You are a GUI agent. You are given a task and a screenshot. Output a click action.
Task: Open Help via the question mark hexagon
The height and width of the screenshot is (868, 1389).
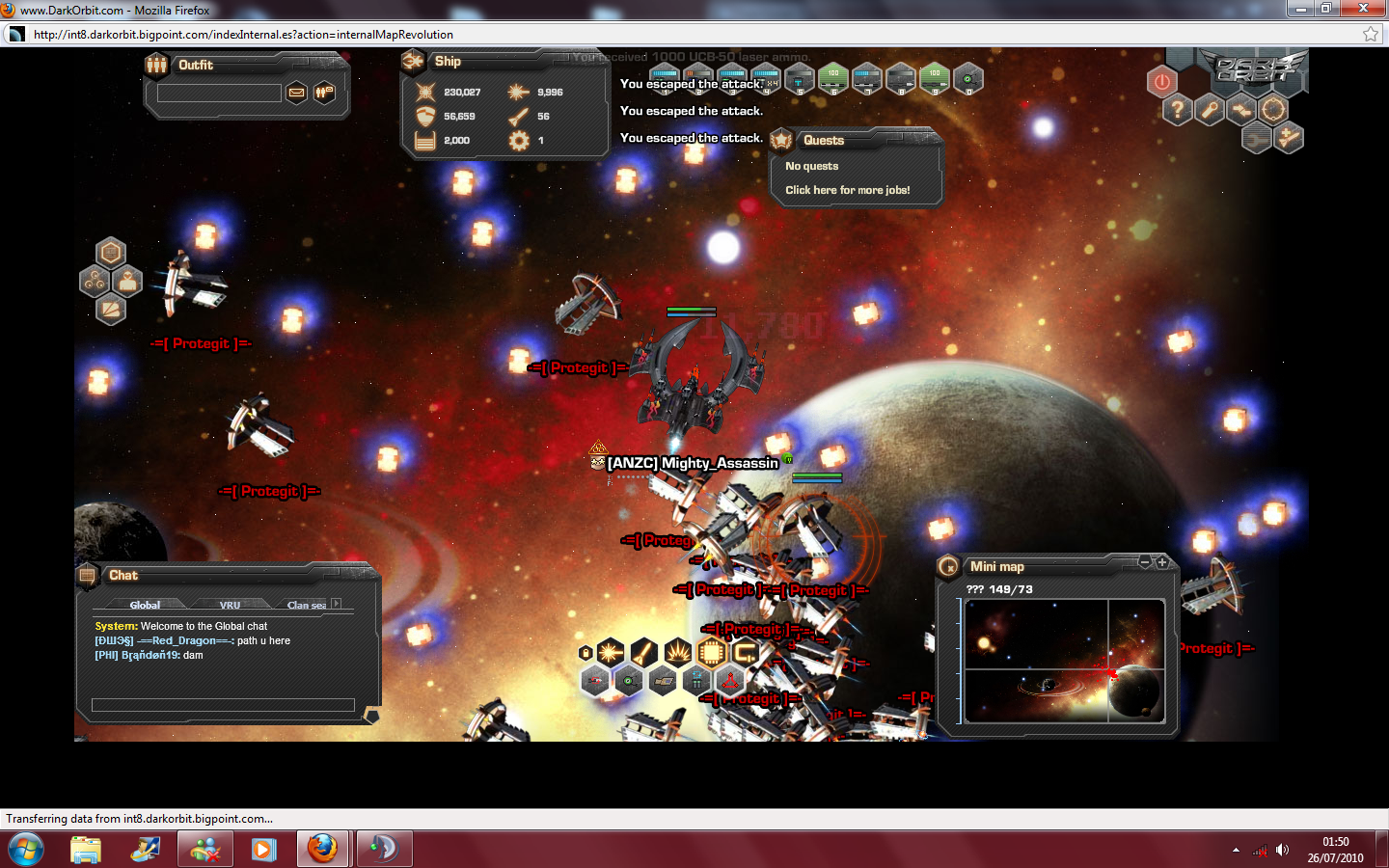[x=1178, y=109]
